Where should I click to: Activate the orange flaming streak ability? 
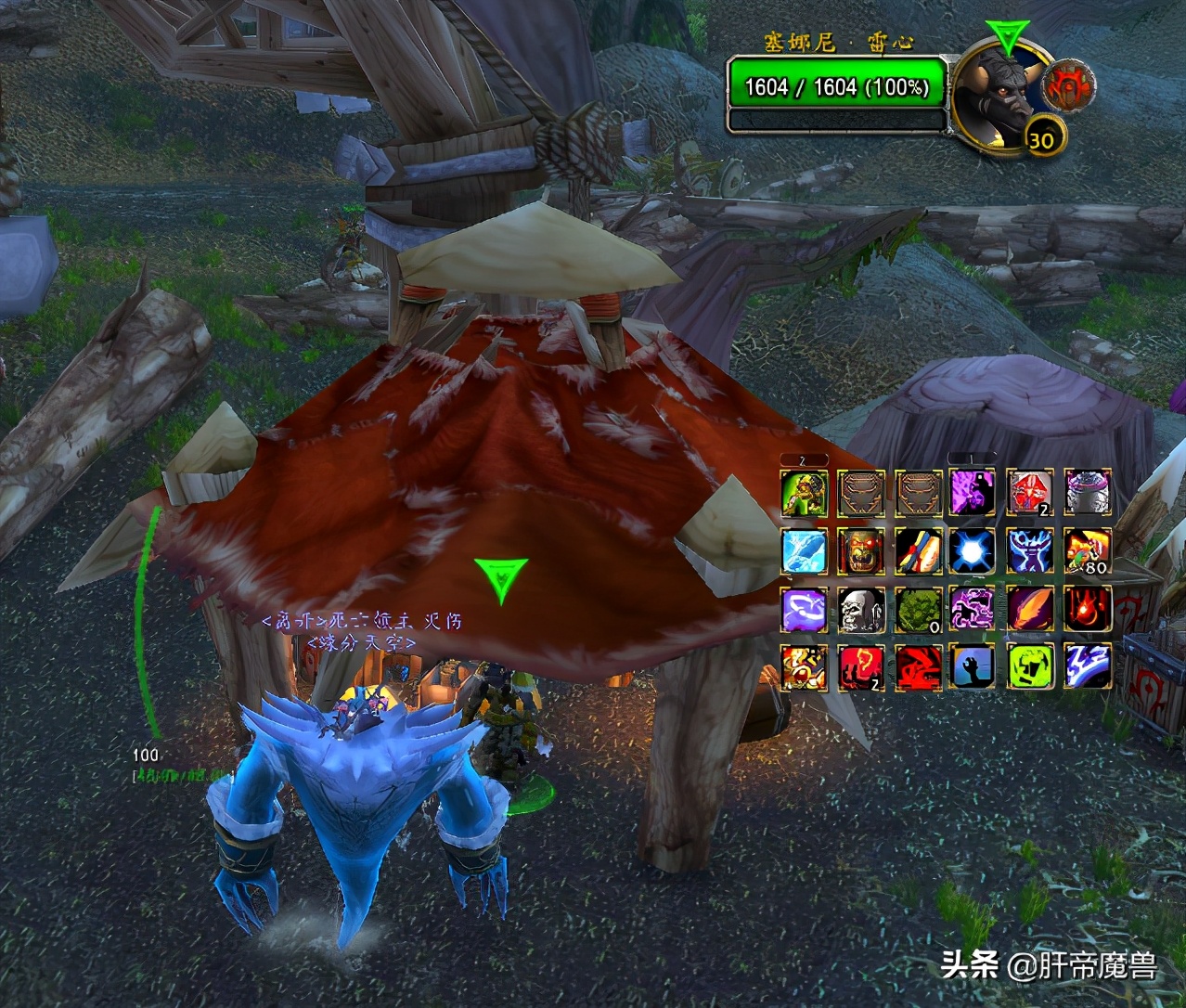1029,609
